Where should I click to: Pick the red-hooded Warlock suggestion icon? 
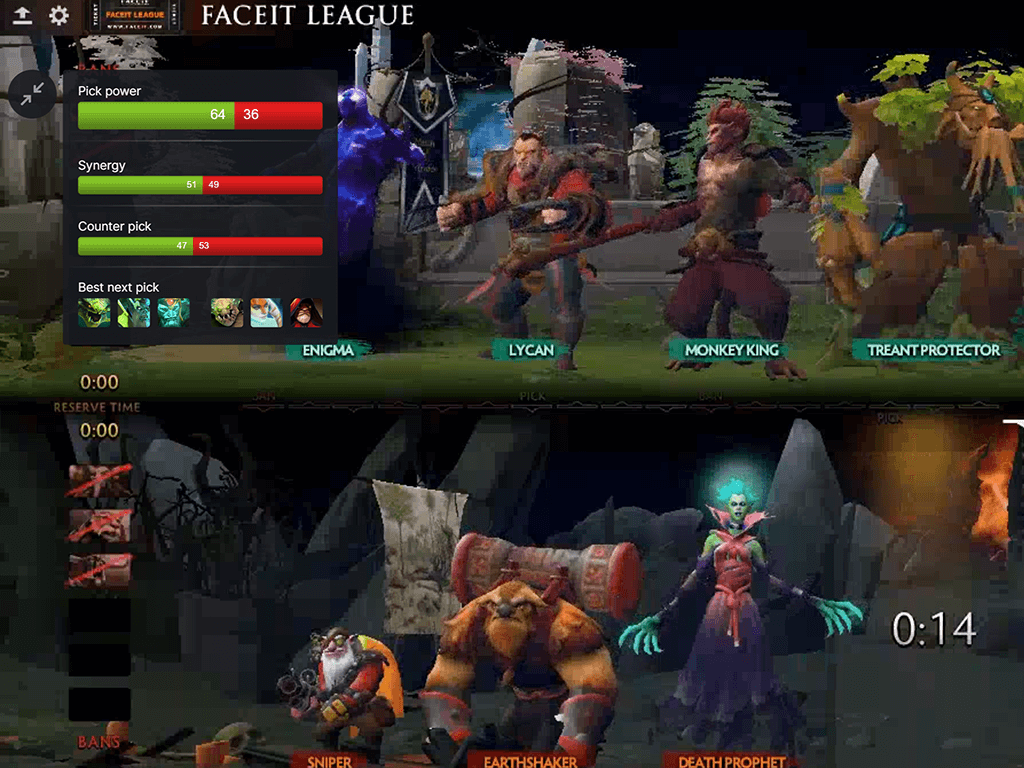(x=306, y=313)
